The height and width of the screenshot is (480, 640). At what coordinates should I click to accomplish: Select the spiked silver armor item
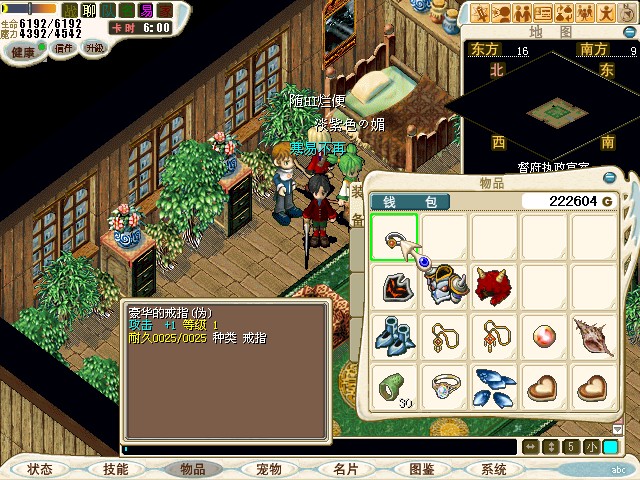pos(444,287)
